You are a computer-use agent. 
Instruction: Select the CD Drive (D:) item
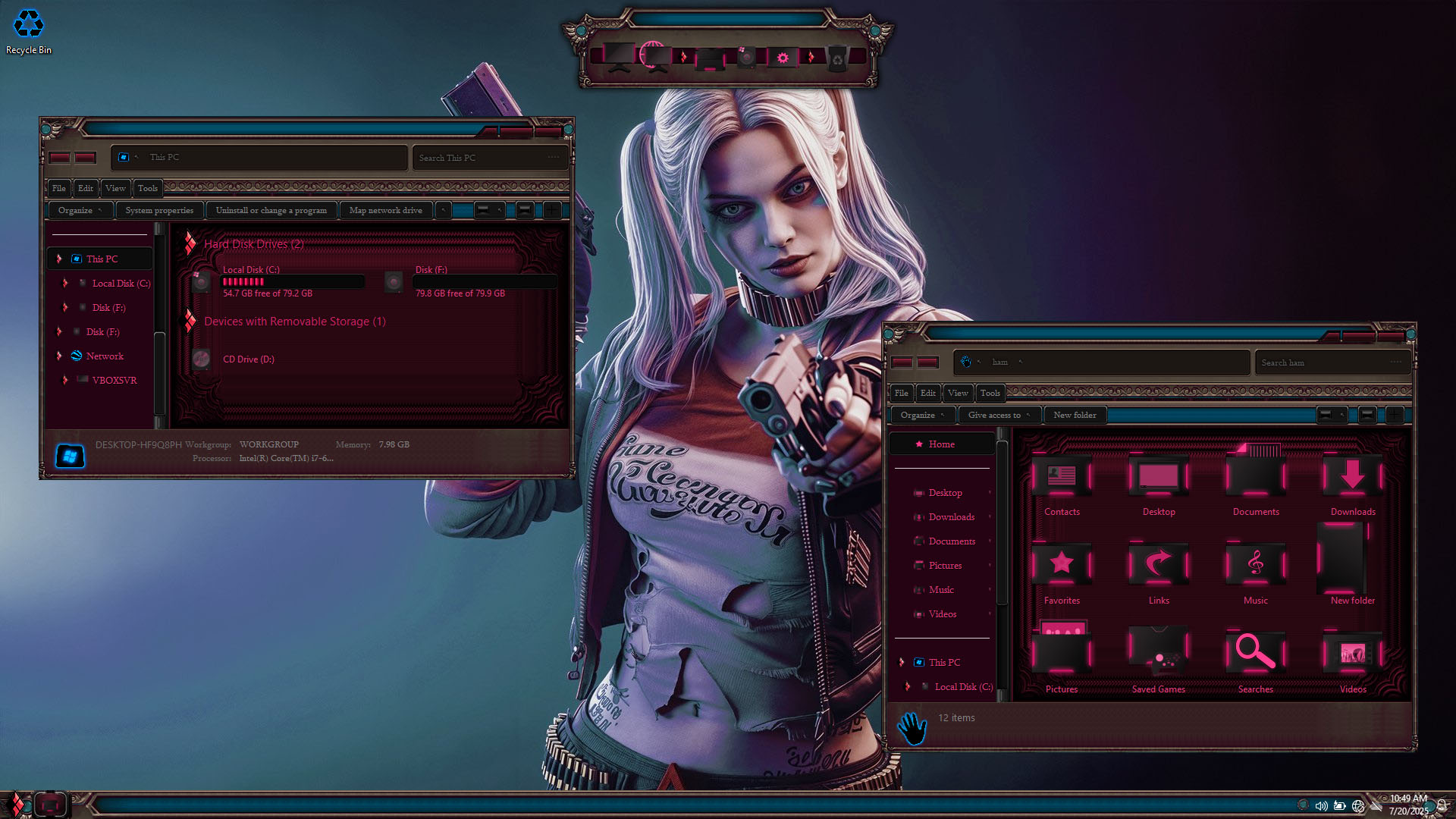(x=248, y=359)
